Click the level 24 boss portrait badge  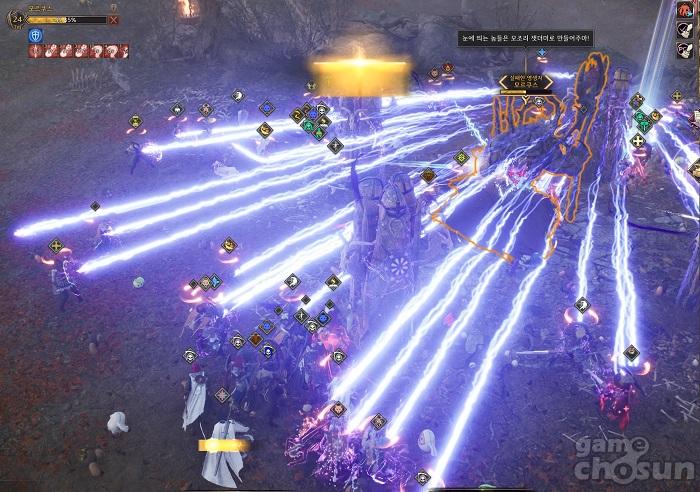pos(16,18)
